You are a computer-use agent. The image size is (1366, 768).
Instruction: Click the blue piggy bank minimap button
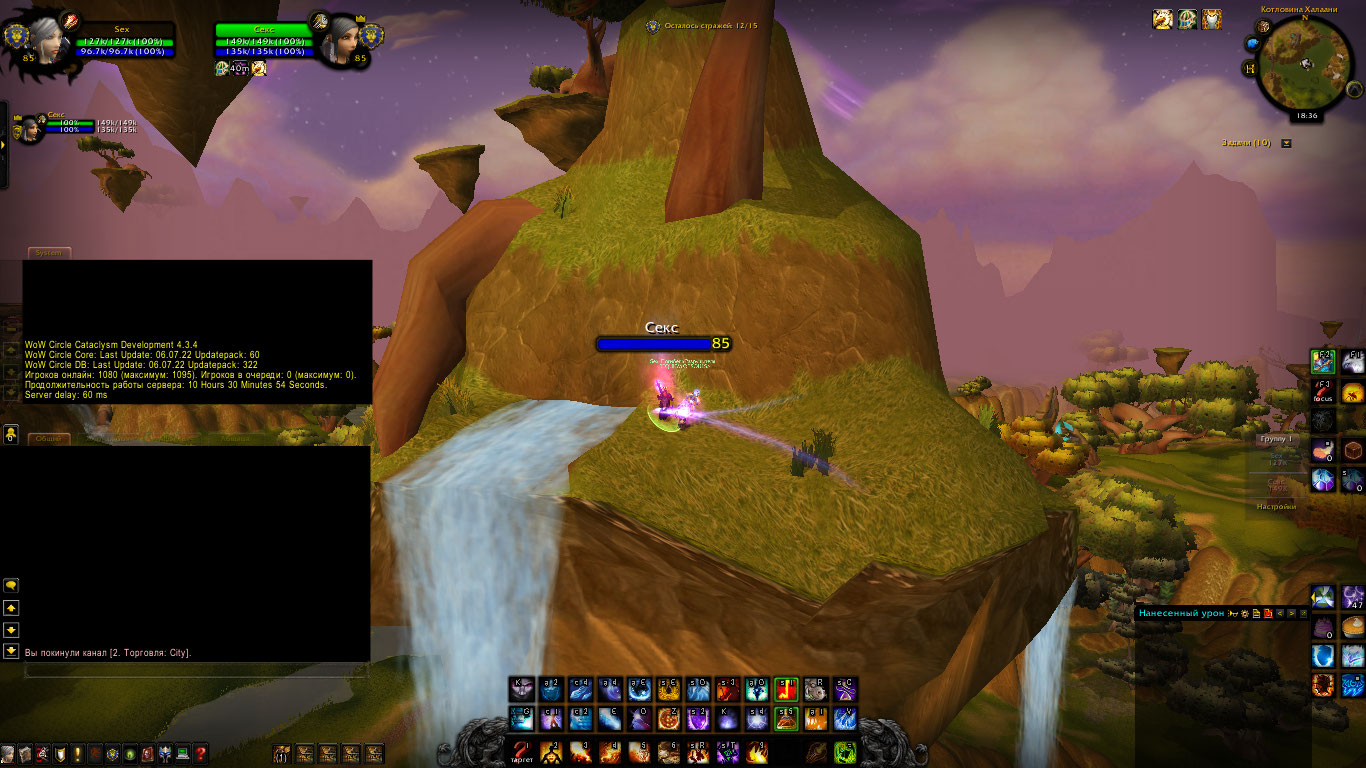coord(1251,44)
